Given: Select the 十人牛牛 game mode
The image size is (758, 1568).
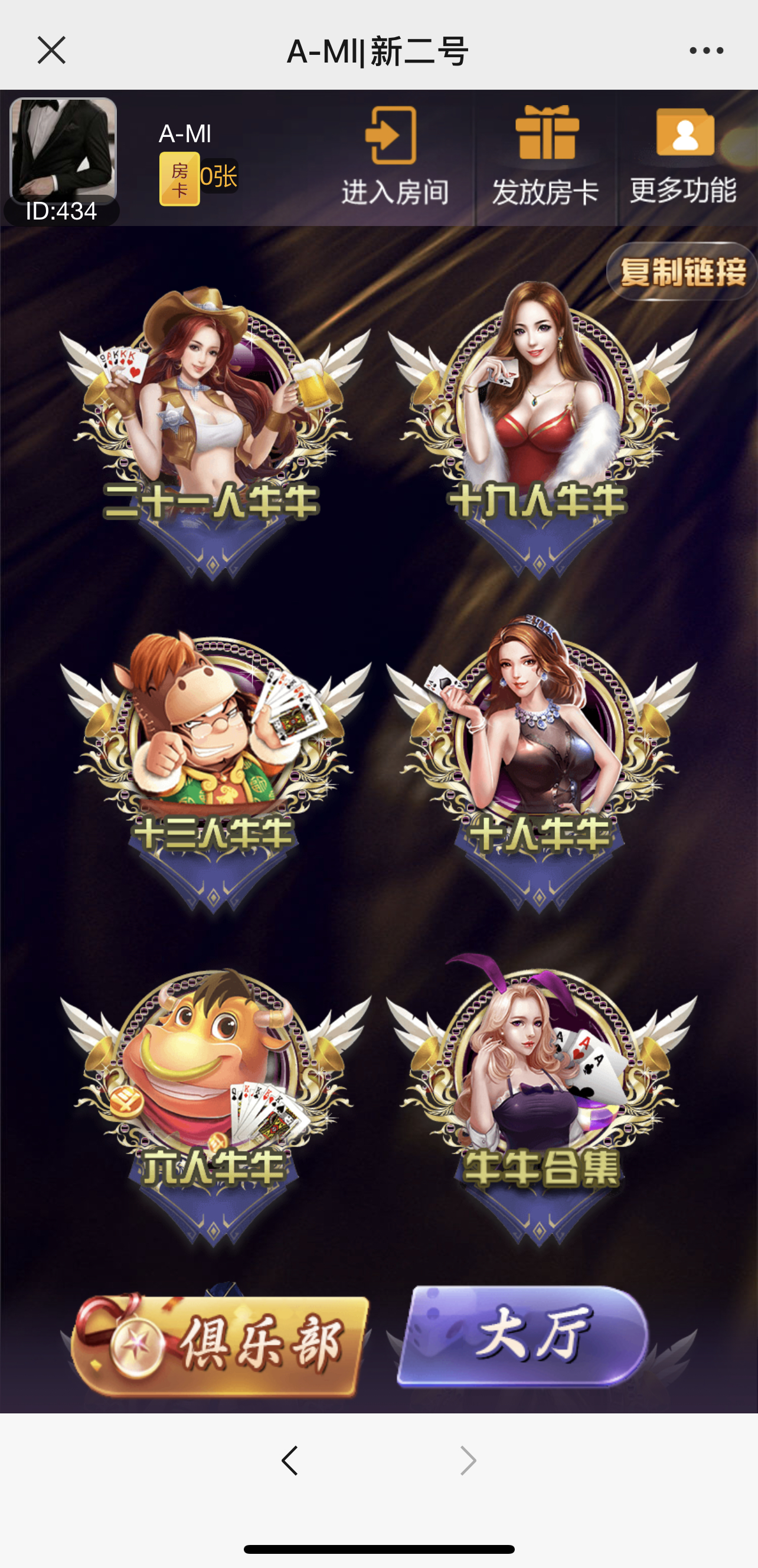Looking at the screenshot, I should 540,767.
